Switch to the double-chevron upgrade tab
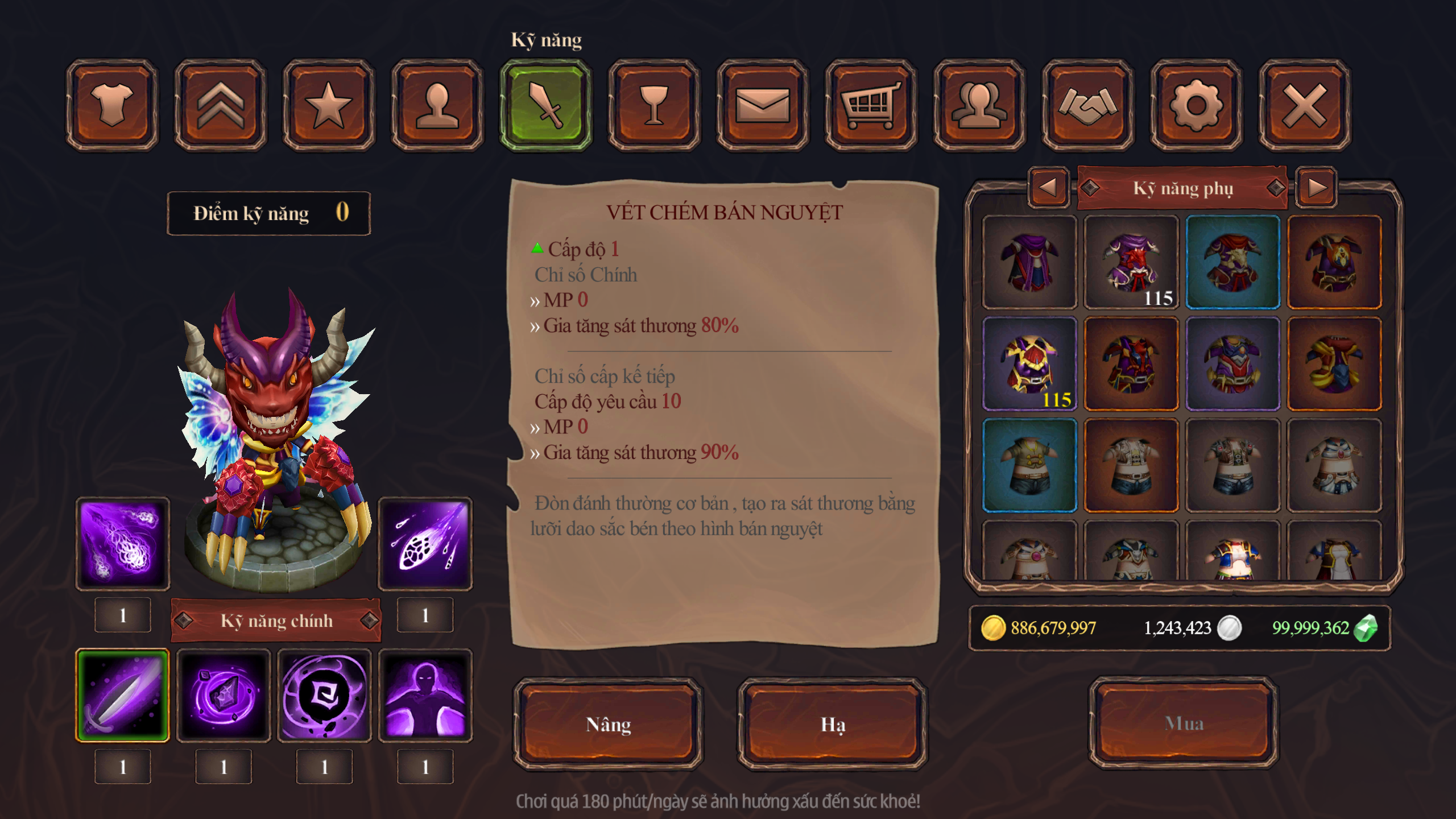This screenshot has width=1456, height=819. point(221,105)
